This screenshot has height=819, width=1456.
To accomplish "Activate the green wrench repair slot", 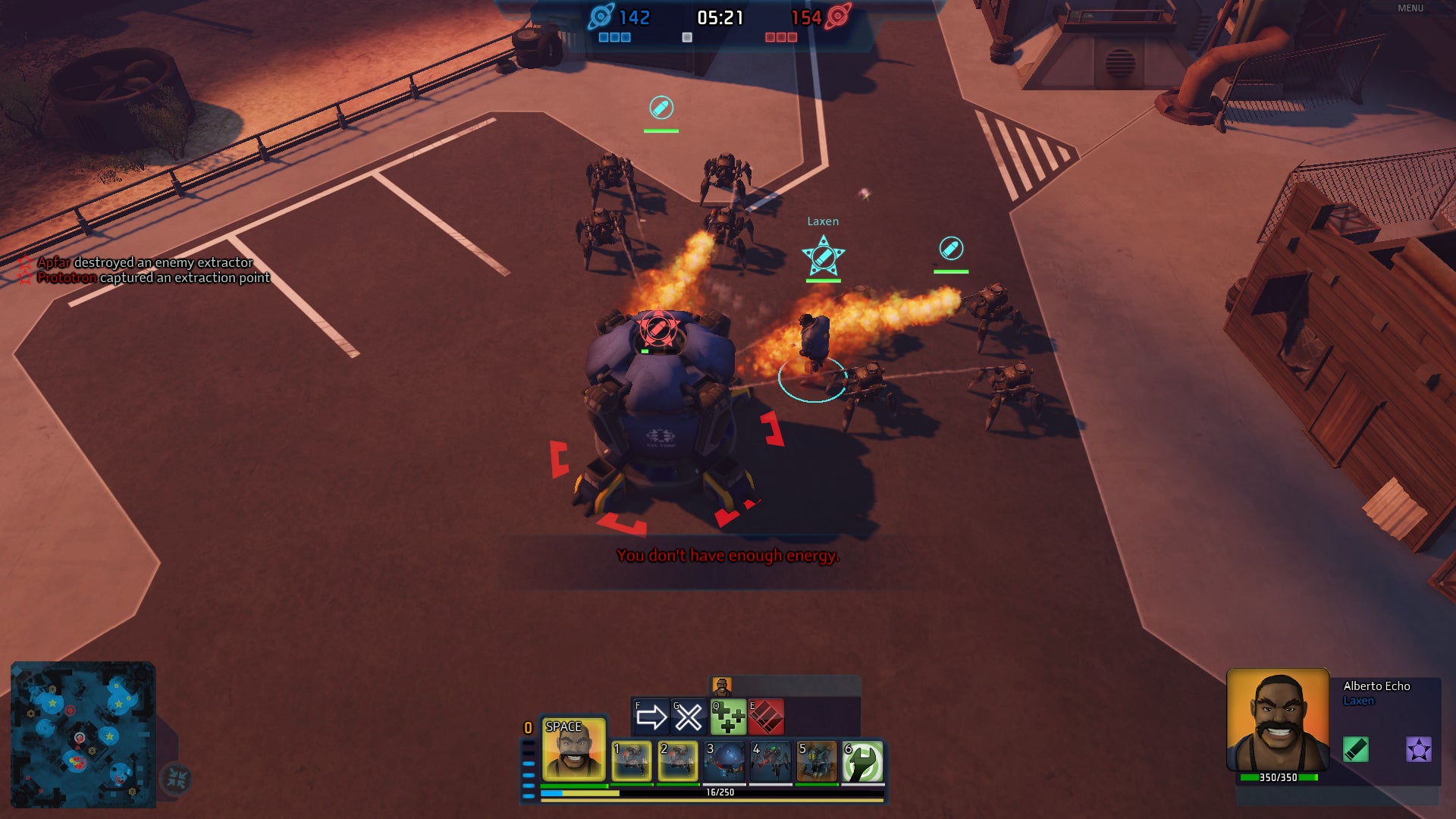I will pos(863,761).
